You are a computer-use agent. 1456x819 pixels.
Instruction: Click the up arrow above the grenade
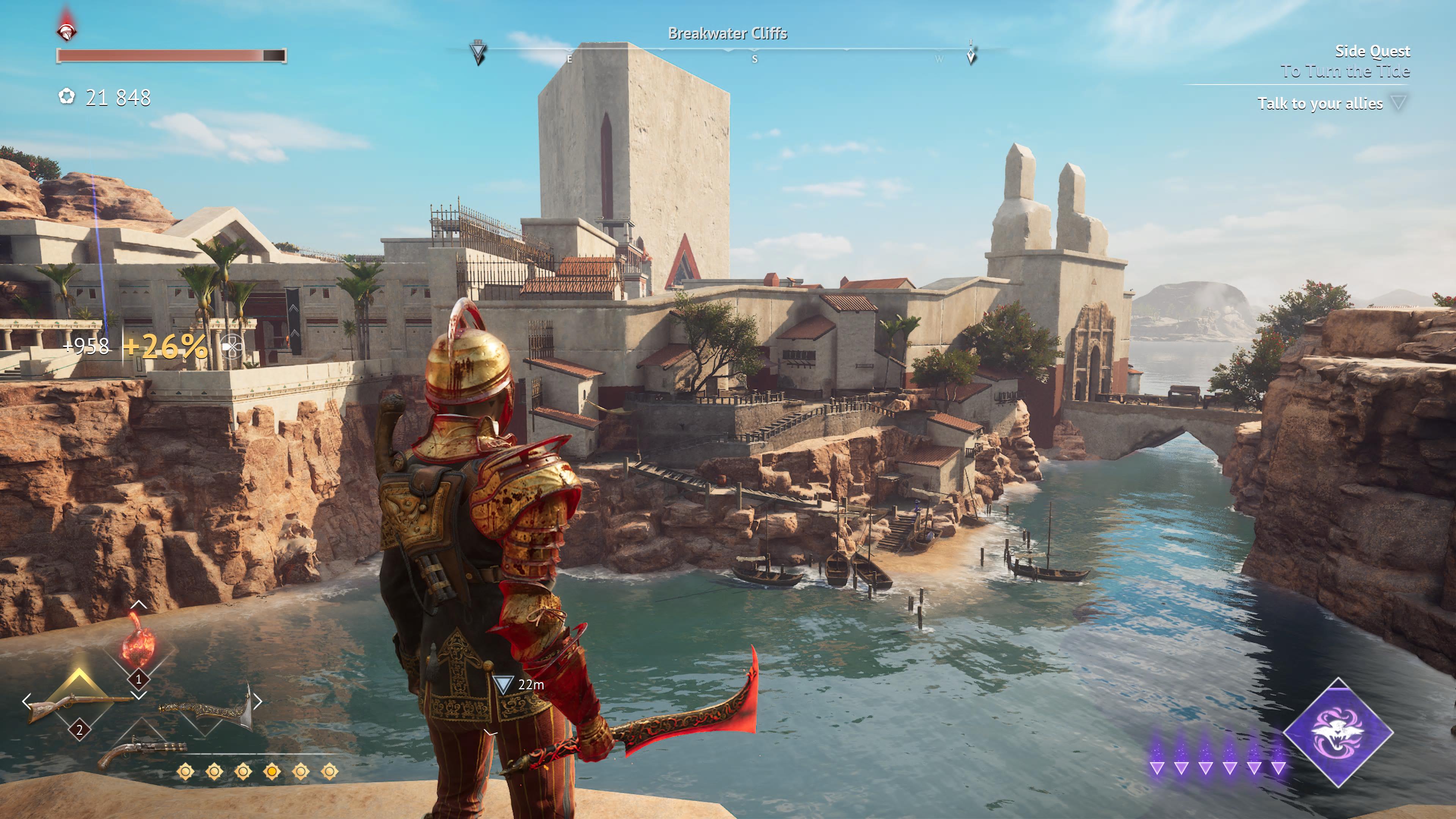[138, 605]
